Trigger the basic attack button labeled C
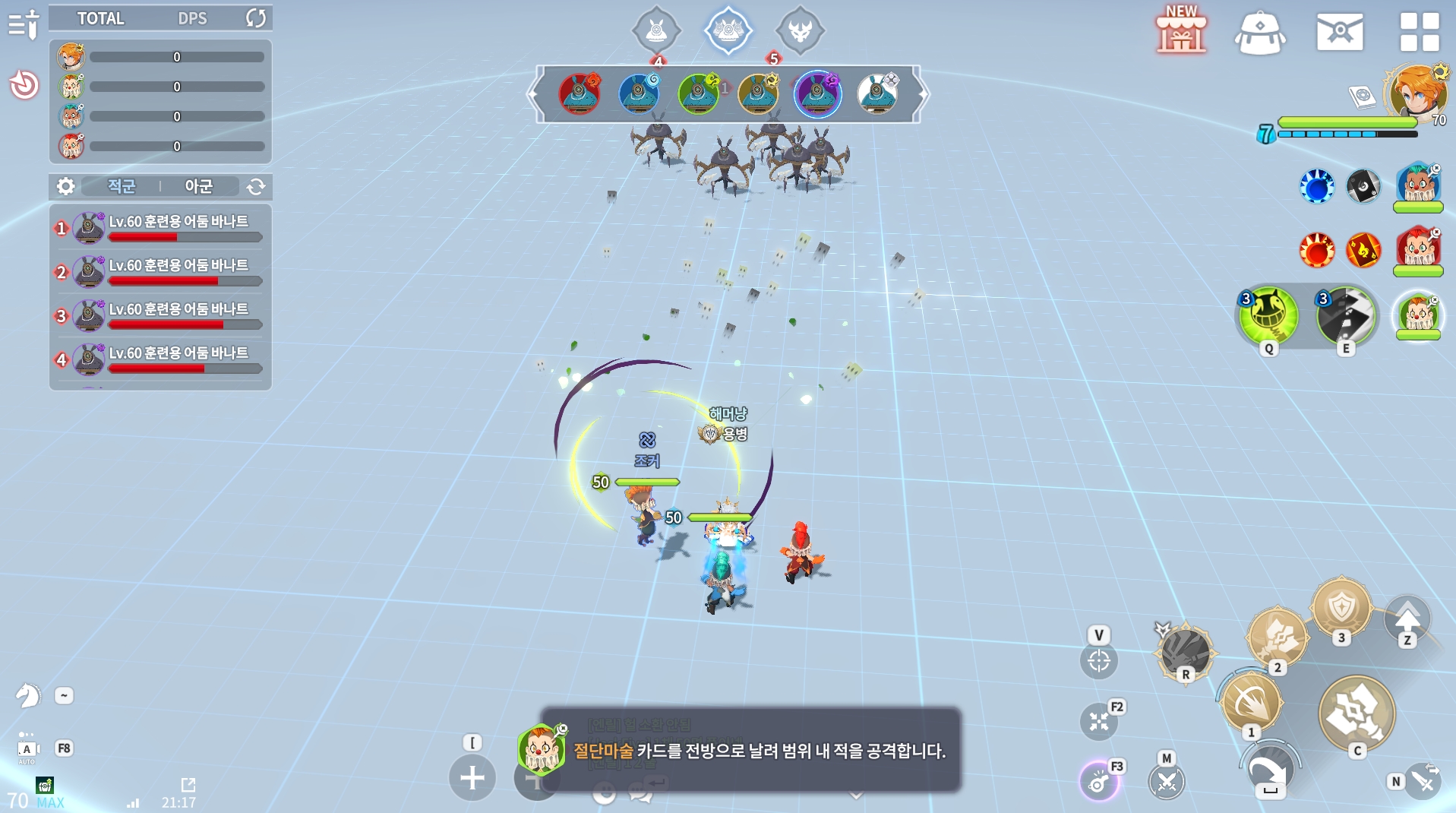 [x=1357, y=714]
